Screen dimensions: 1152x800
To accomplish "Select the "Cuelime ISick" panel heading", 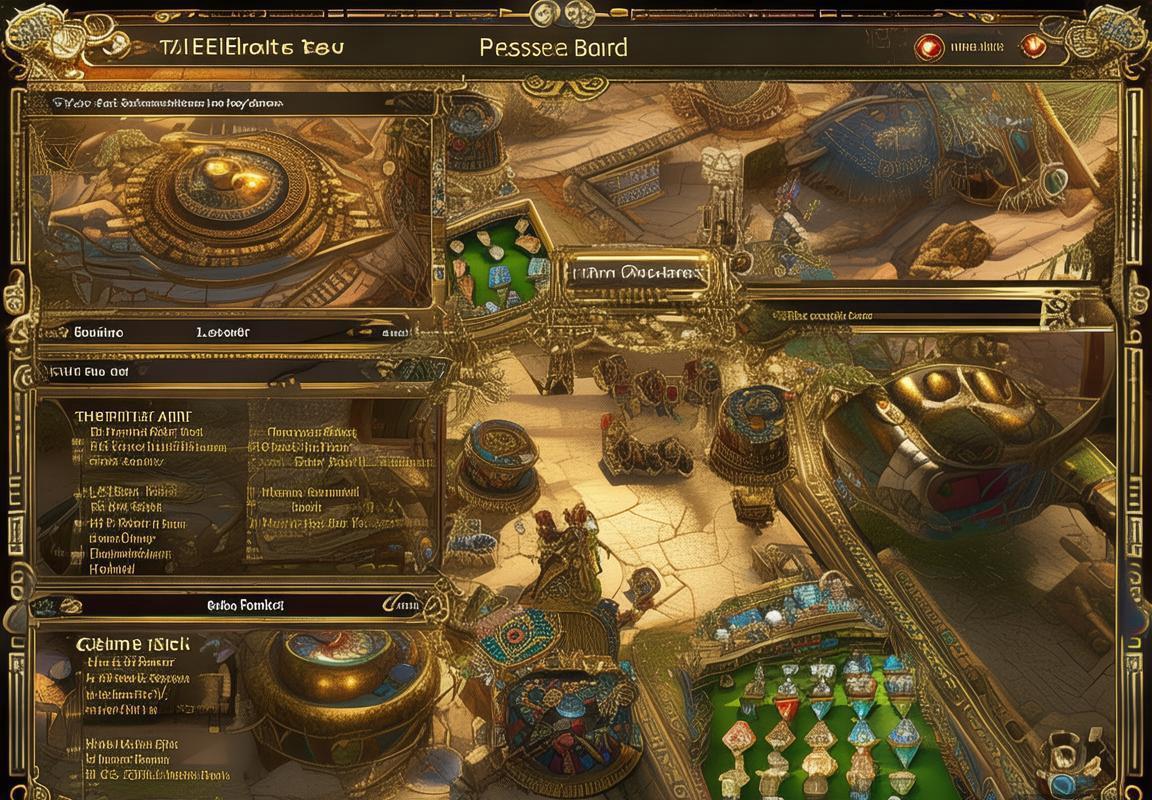I will coord(132,645).
